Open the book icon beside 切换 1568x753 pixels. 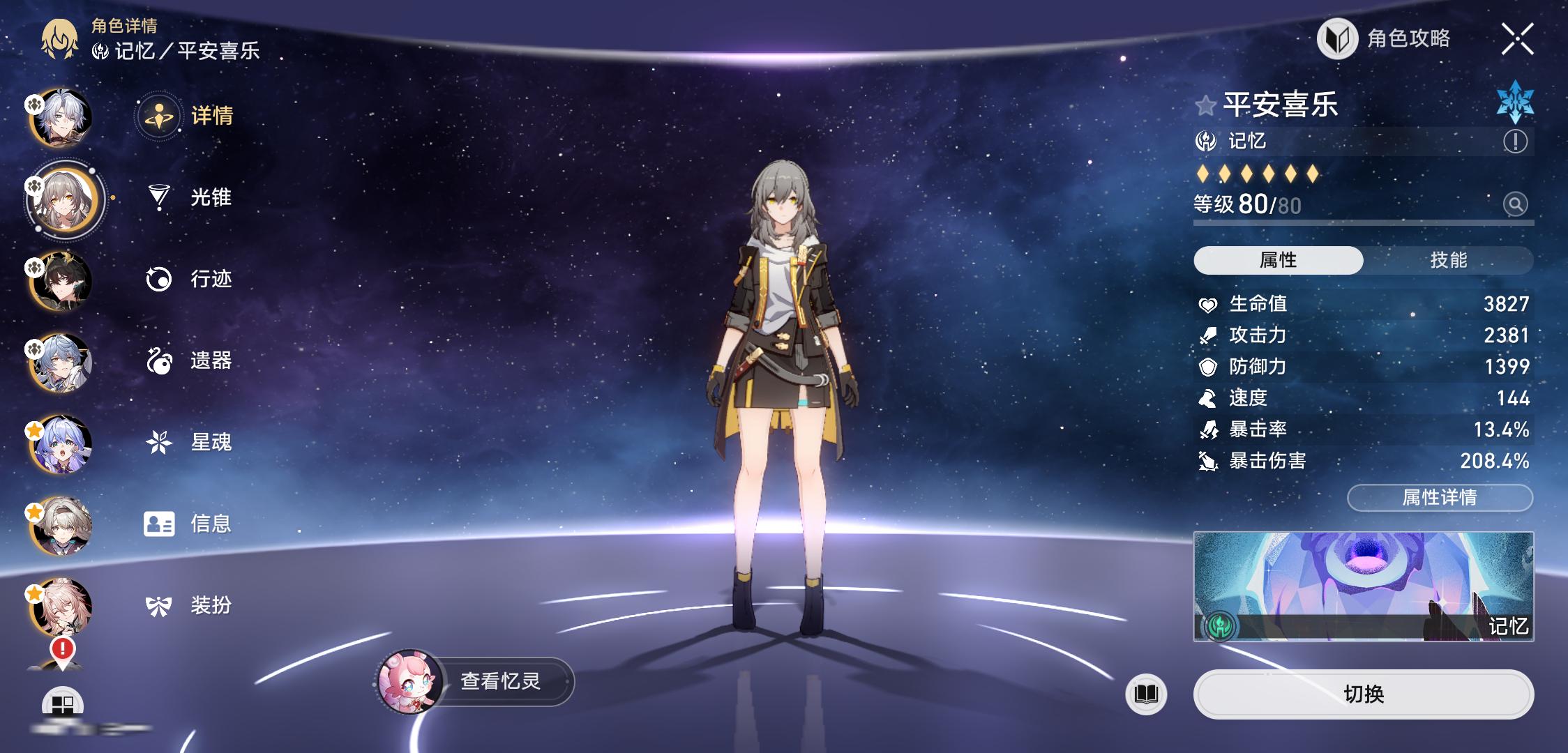(x=1146, y=694)
